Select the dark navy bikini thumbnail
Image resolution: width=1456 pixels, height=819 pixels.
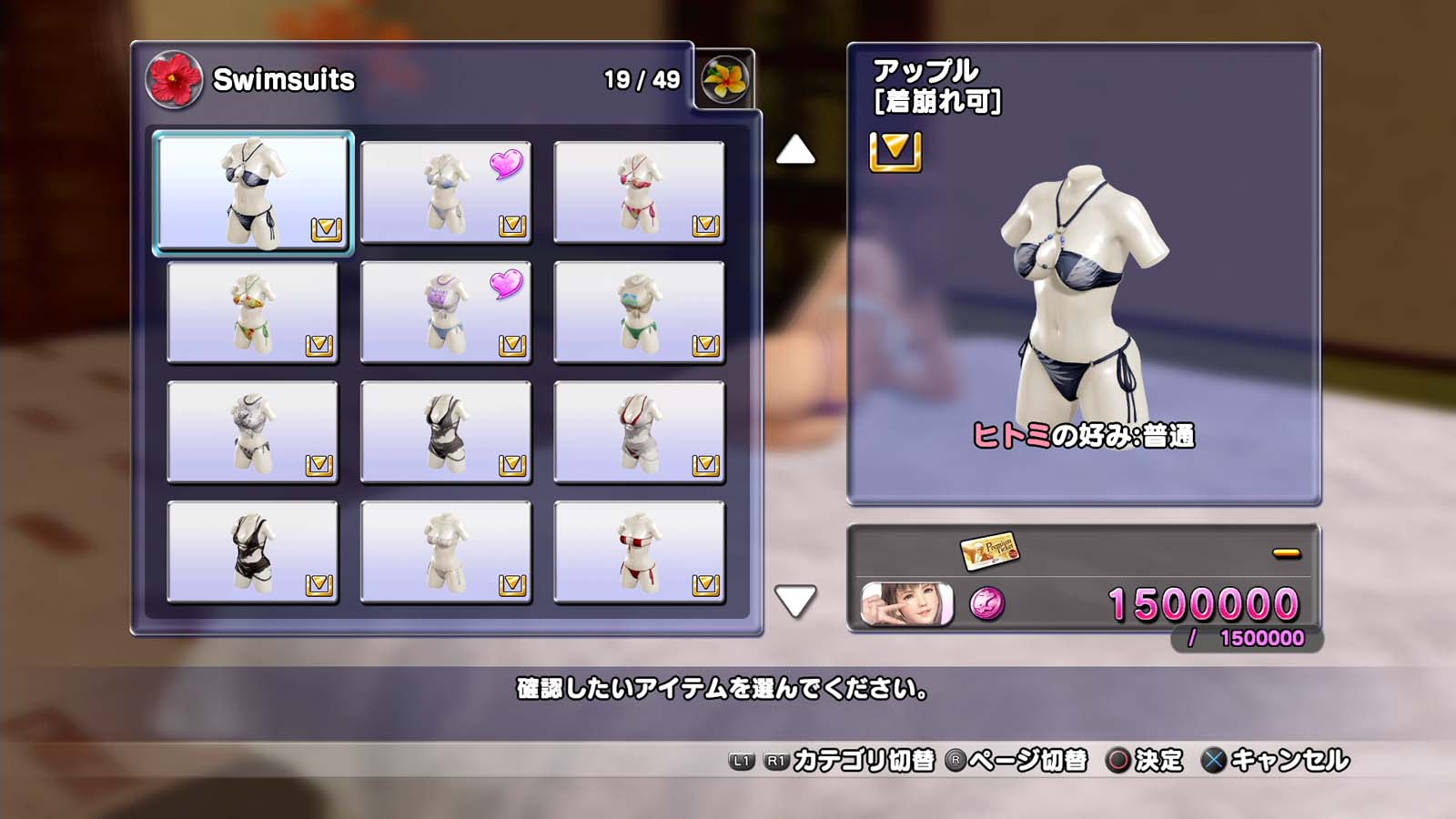(253, 193)
